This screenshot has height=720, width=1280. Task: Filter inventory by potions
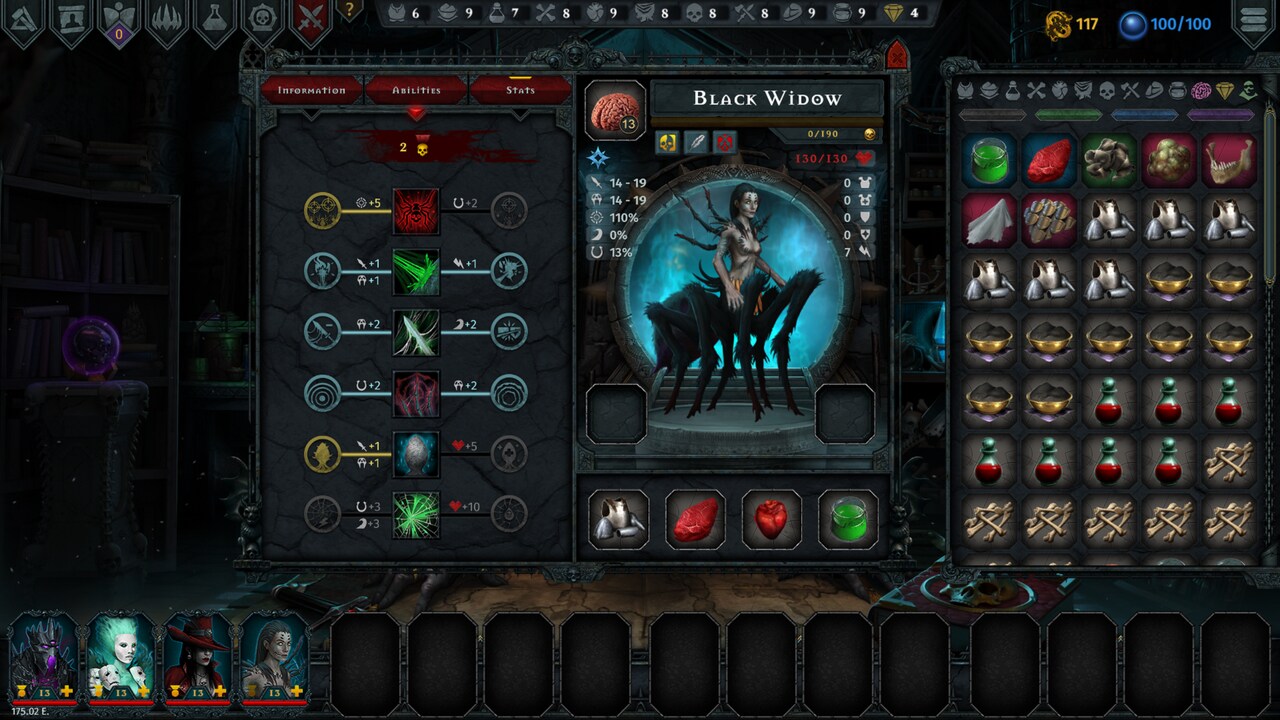tap(1012, 92)
